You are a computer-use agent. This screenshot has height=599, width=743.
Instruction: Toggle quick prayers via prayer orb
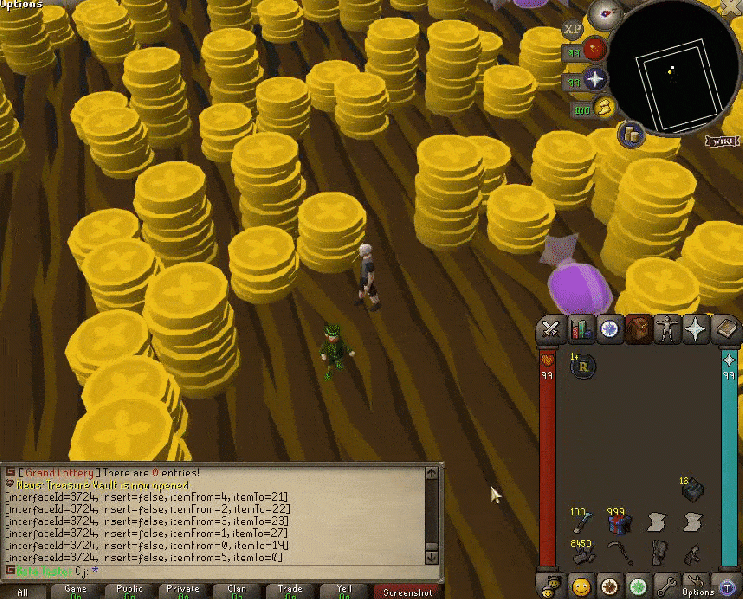click(597, 79)
